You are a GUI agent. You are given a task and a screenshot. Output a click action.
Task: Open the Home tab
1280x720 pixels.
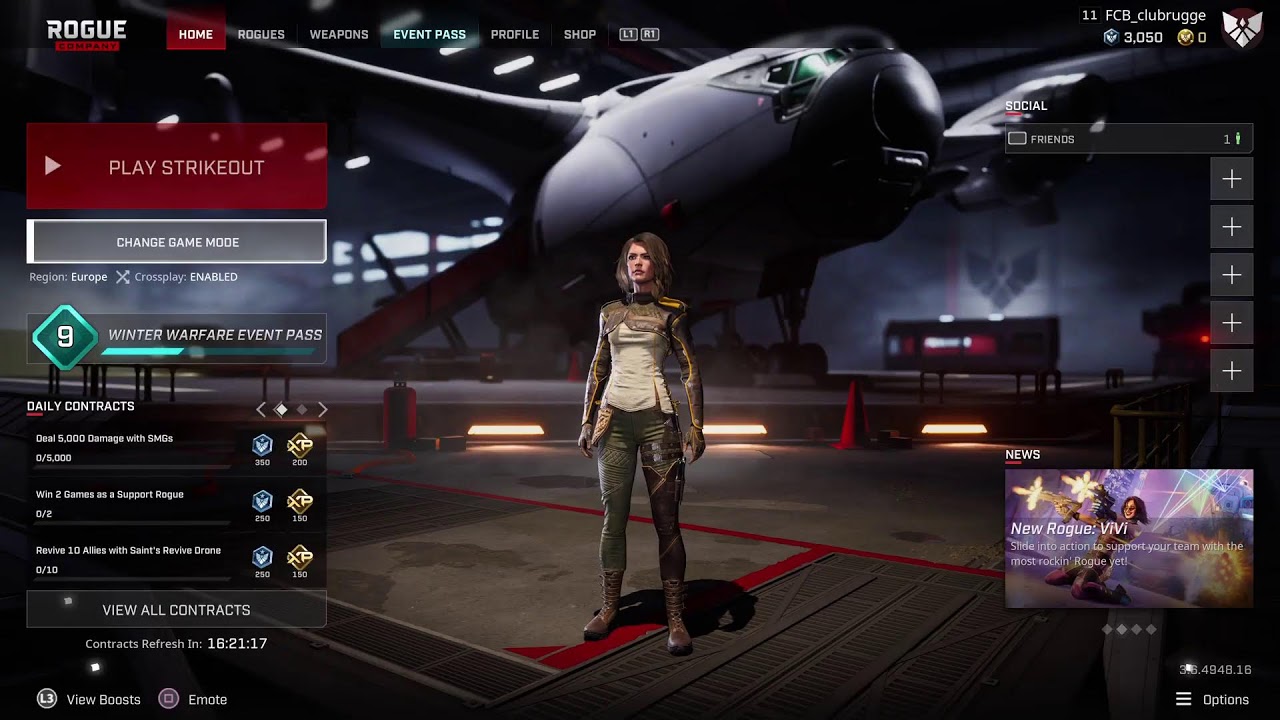(x=195, y=34)
